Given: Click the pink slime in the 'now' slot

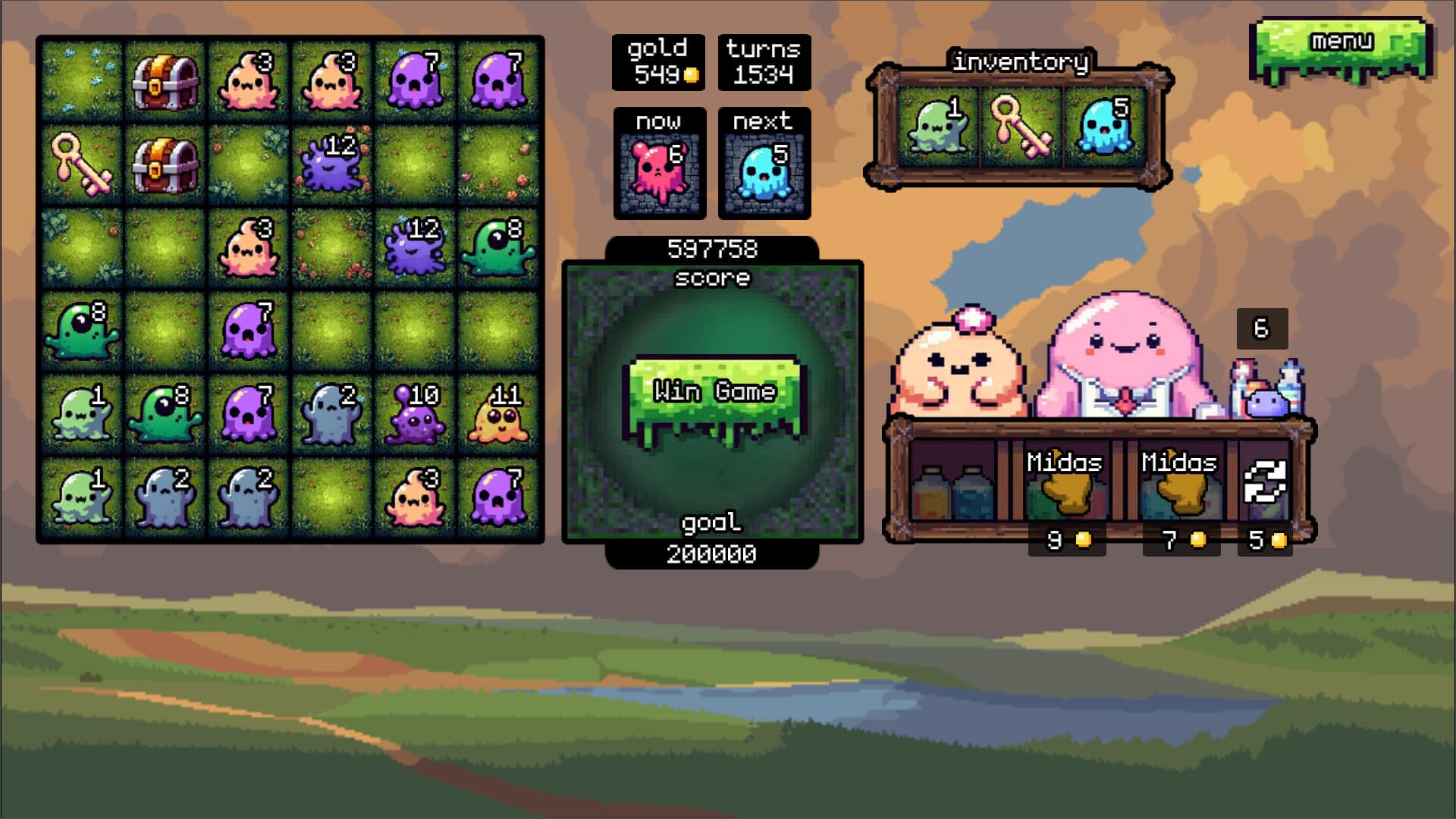Looking at the screenshot, I should 658,171.
